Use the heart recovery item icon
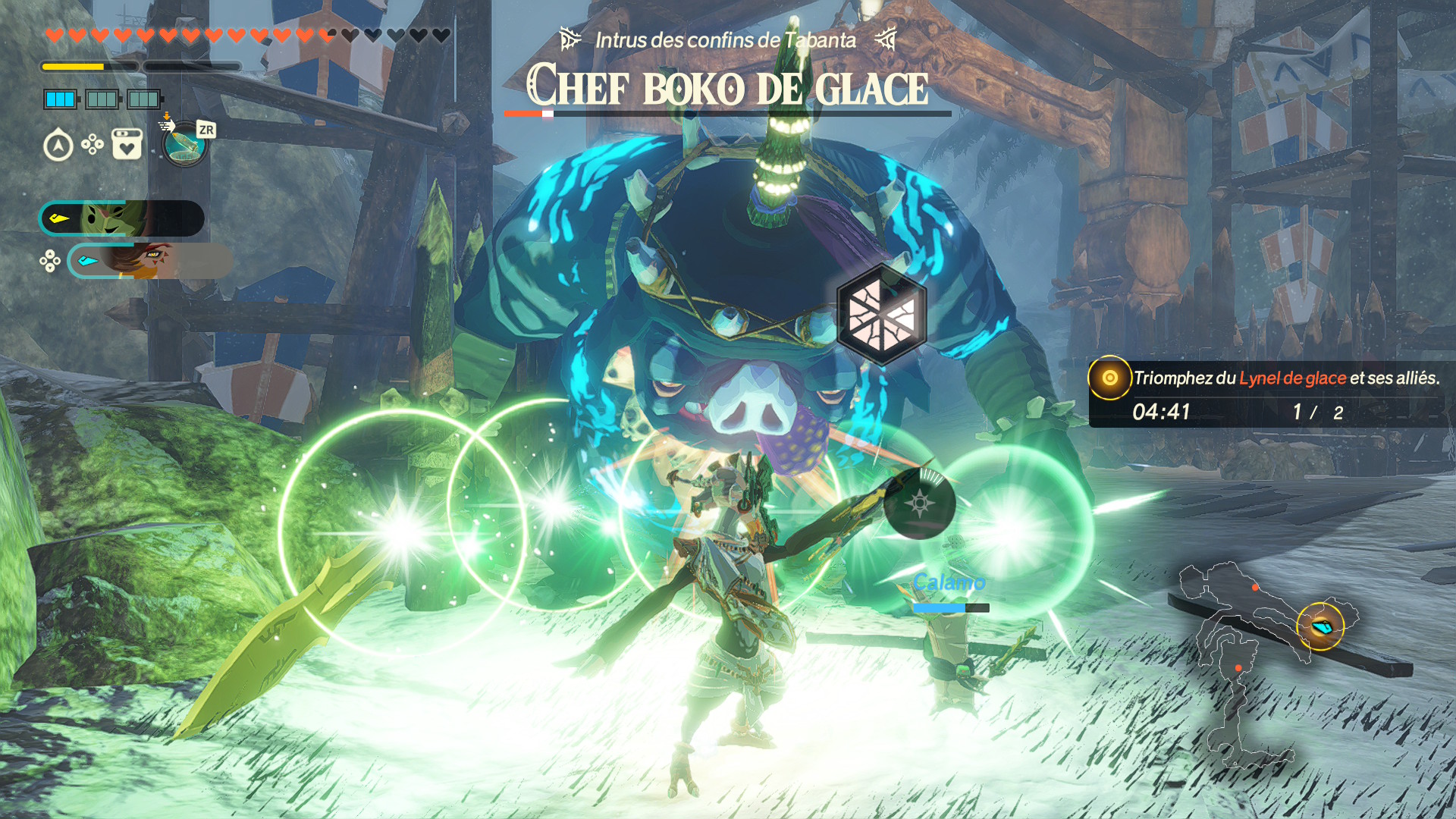 (127, 144)
